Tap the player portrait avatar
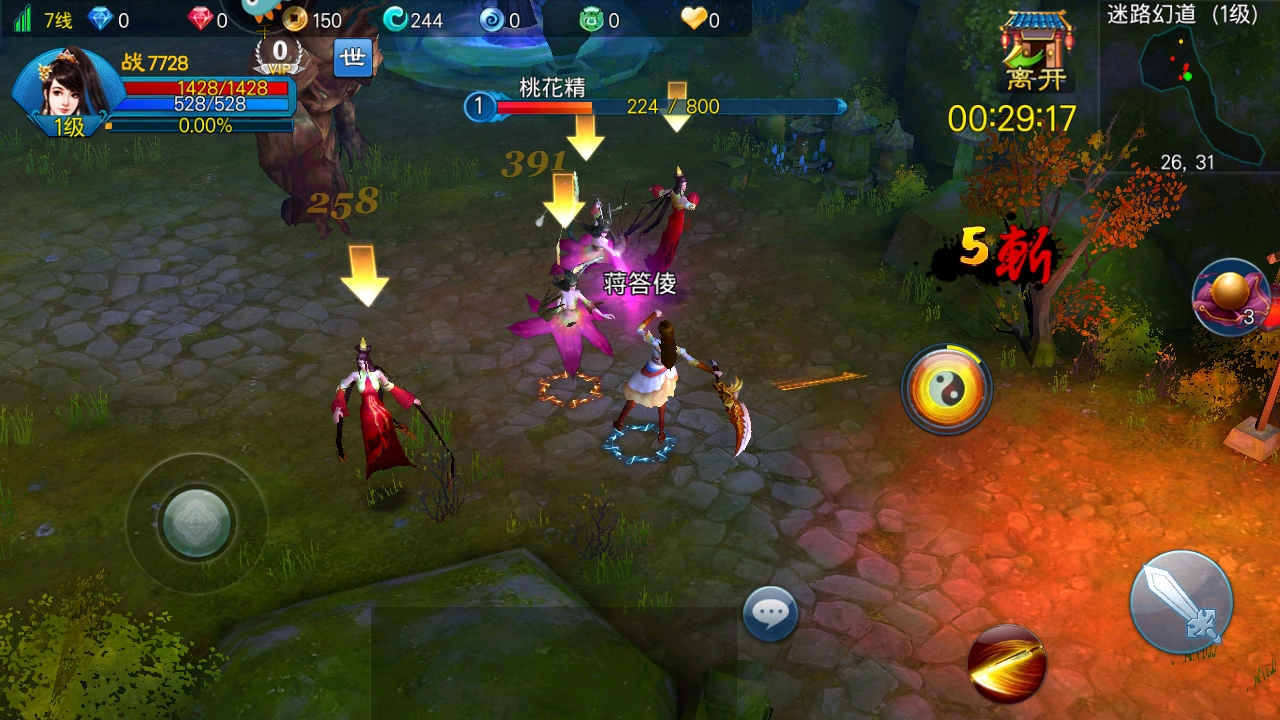 (x=68, y=88)
